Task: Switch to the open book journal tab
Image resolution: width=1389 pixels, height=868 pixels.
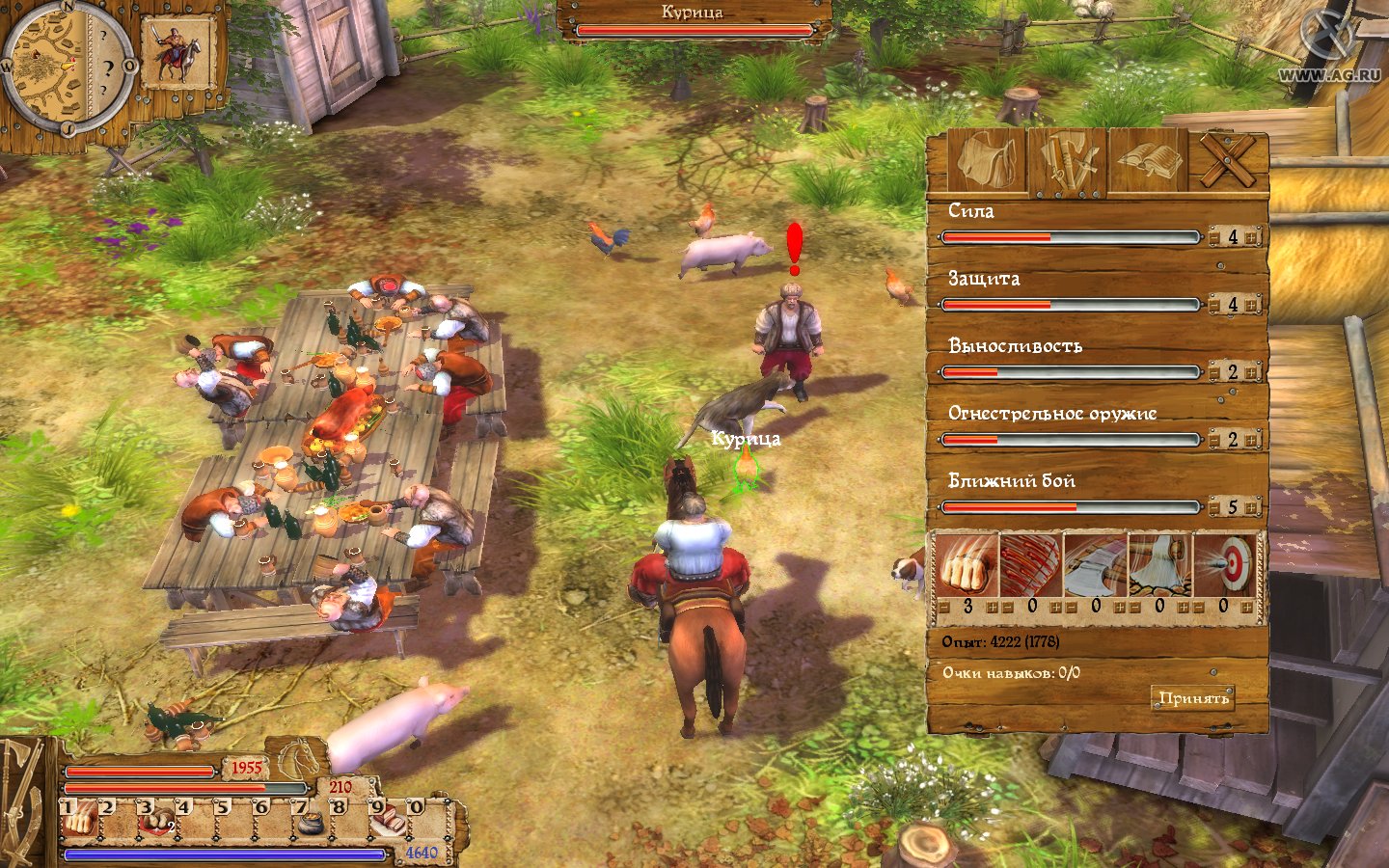Action: click(x=1149, y=161)
